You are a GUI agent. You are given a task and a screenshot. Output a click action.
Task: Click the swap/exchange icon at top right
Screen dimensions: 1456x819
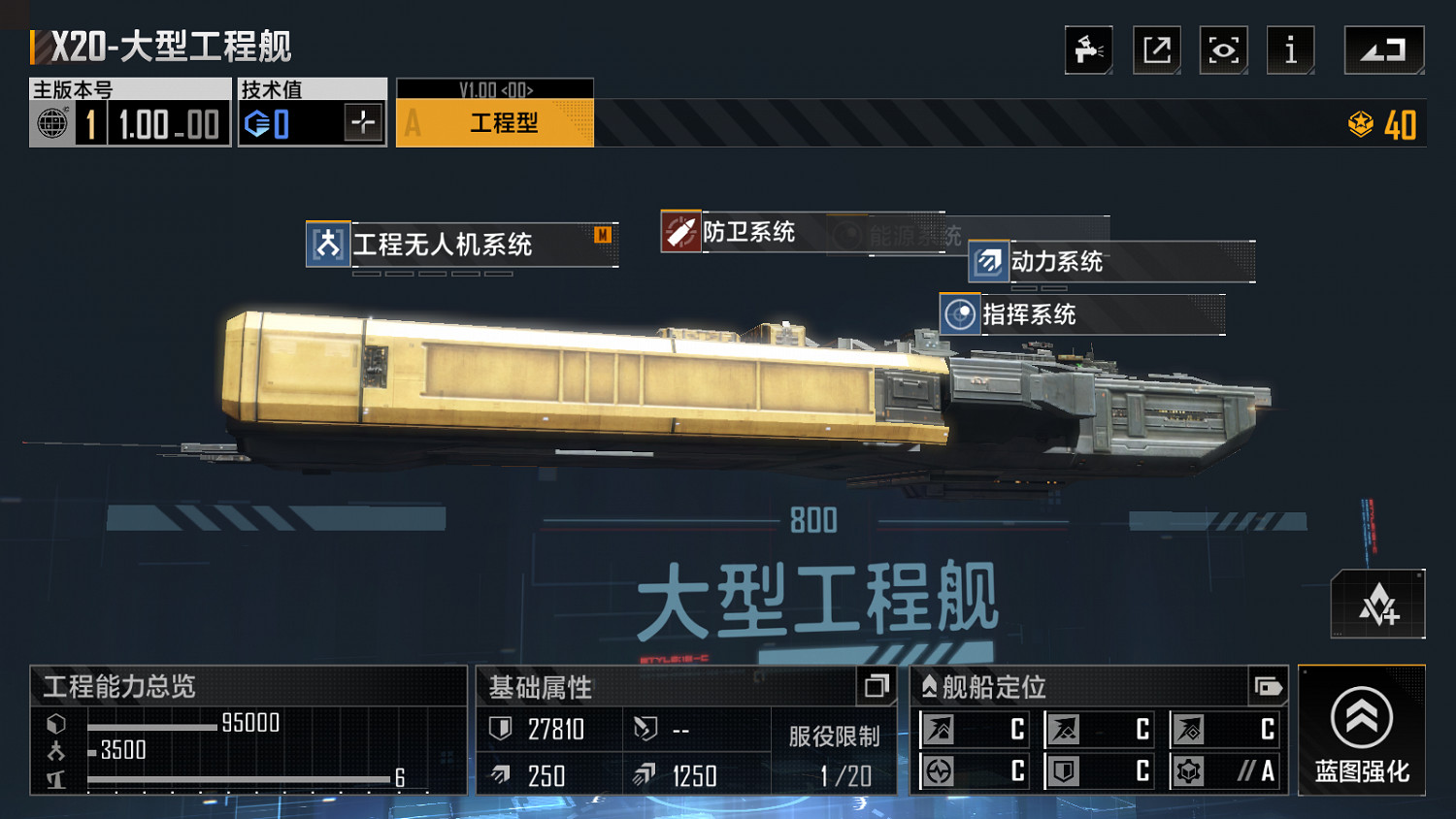coord(1383,50)
